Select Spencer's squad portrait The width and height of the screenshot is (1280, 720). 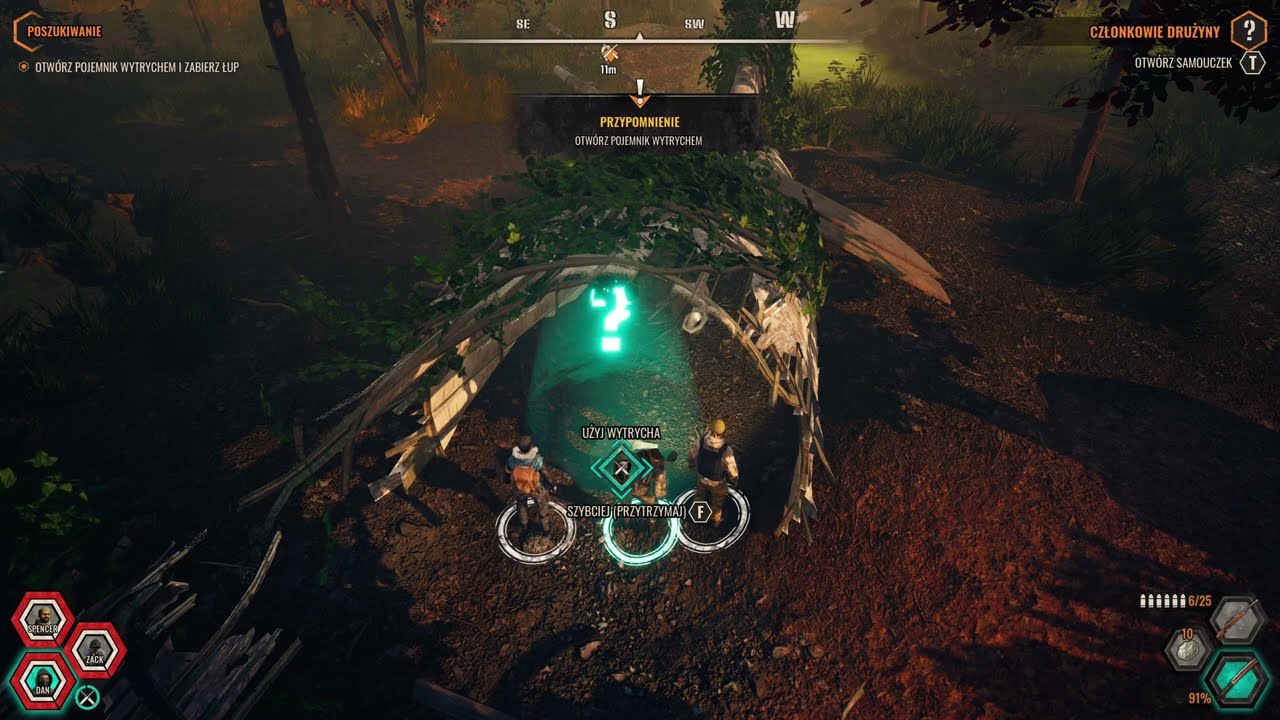pyautogui.click(x=42, y=620)
